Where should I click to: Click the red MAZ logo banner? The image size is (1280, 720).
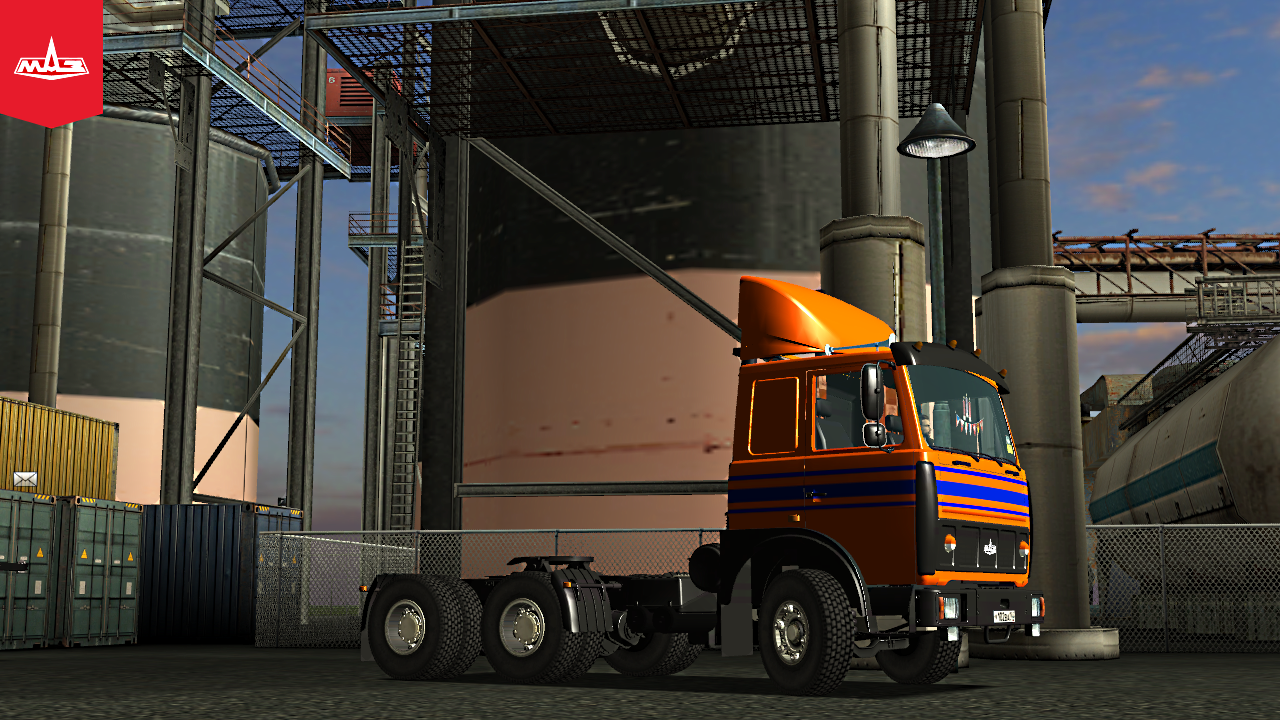pos(51,62)
